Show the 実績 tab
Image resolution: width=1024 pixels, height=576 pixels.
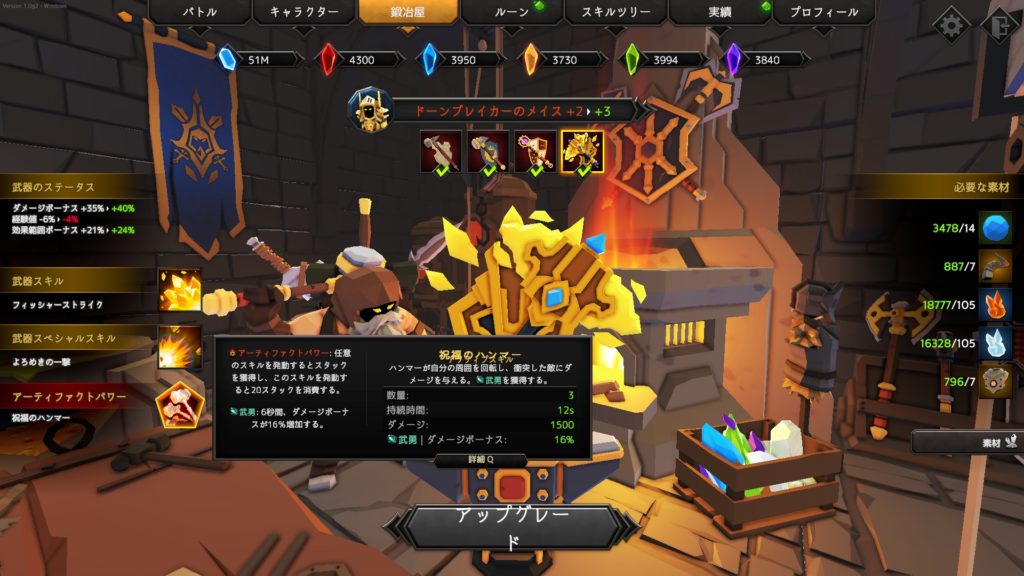[x=719, y=13]
